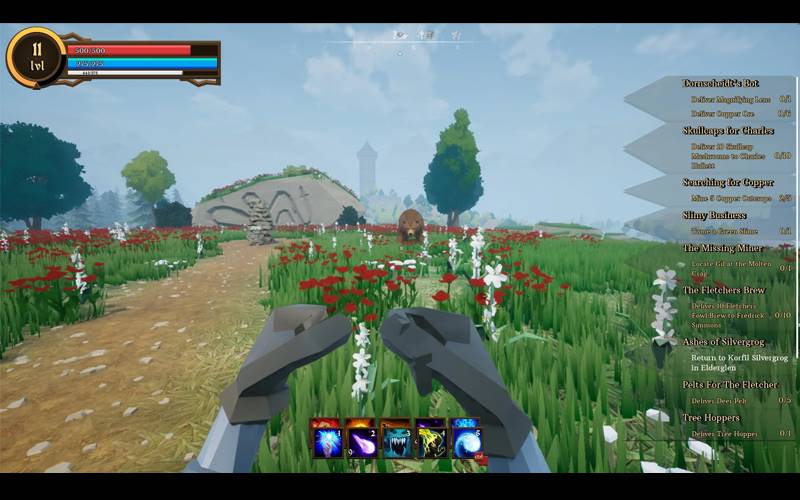Open the Skullcaps for Charles quest

tap(728, 131)
